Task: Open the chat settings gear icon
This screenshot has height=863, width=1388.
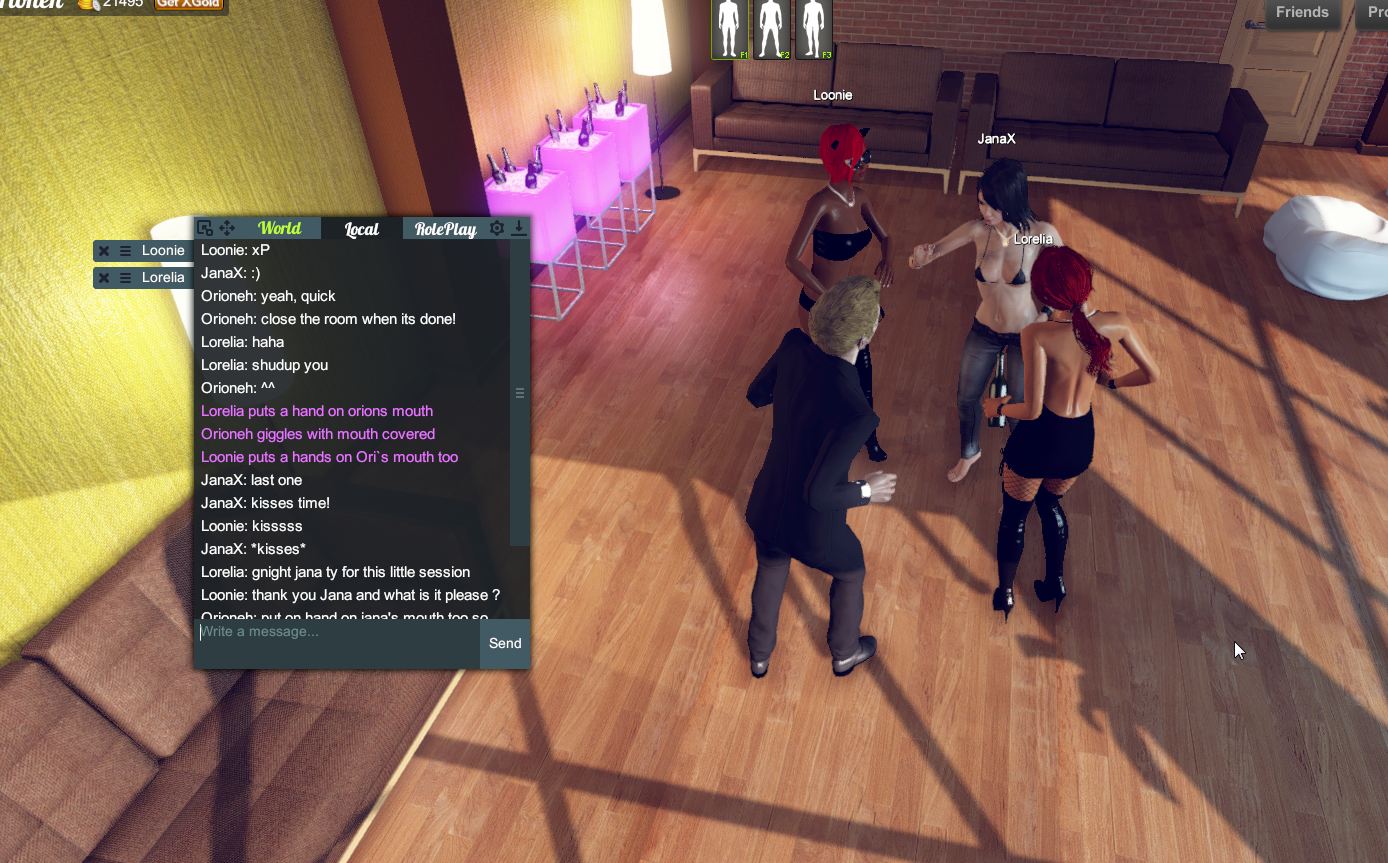Action: click(497, 228)
